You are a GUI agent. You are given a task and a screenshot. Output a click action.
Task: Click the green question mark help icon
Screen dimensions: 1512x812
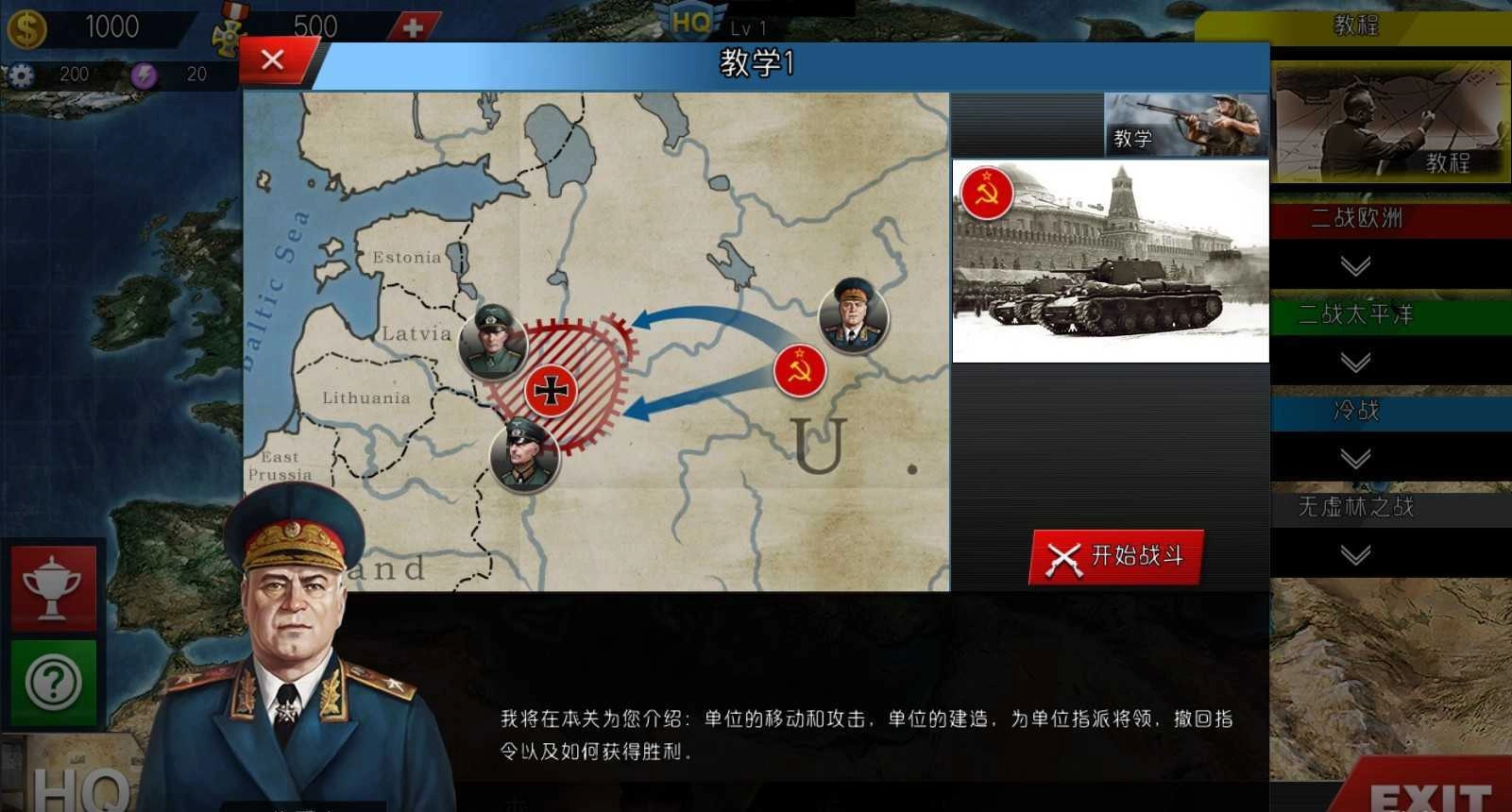[54, 678]
